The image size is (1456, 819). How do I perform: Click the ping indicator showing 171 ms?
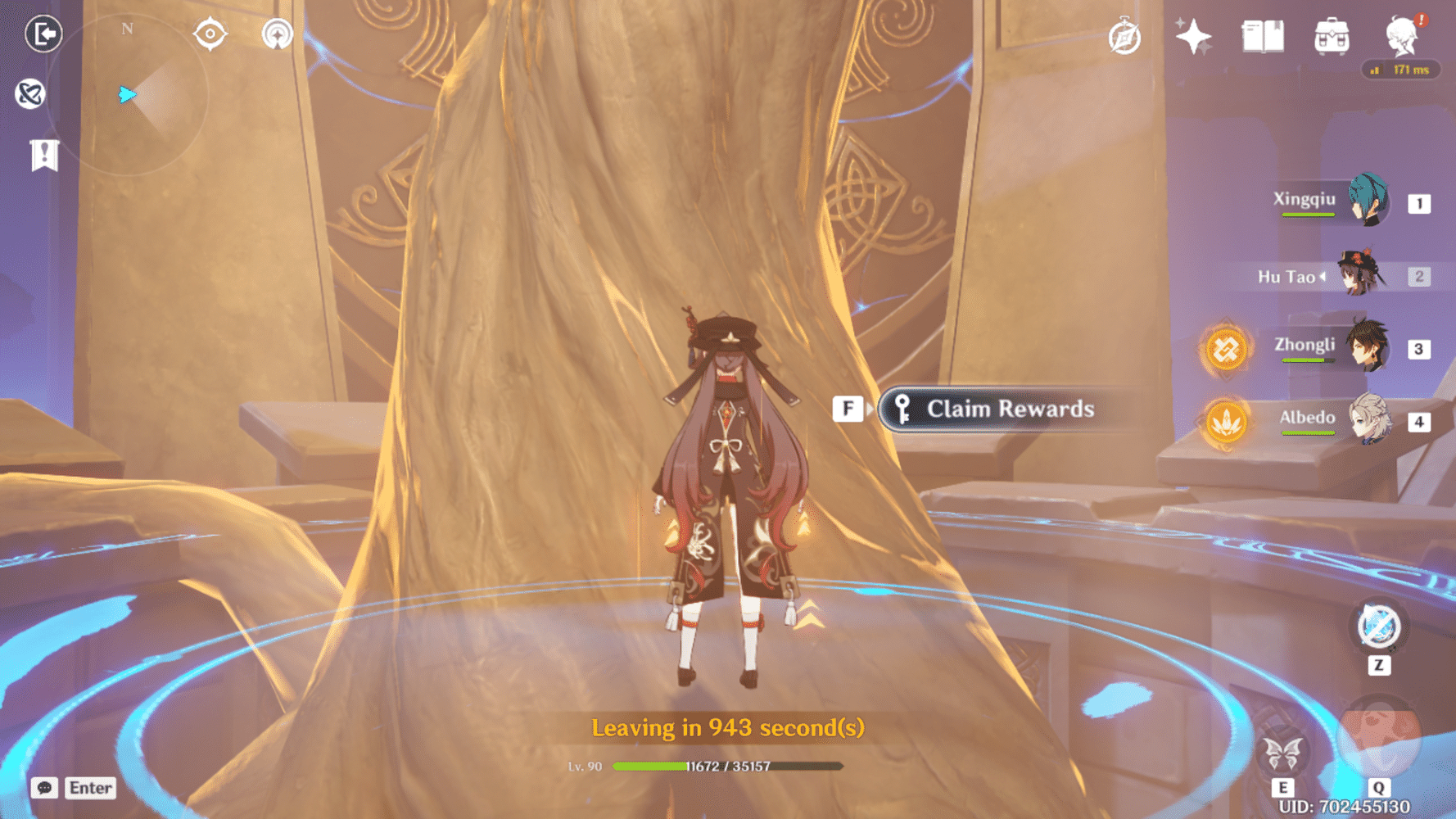[1402, 70]
